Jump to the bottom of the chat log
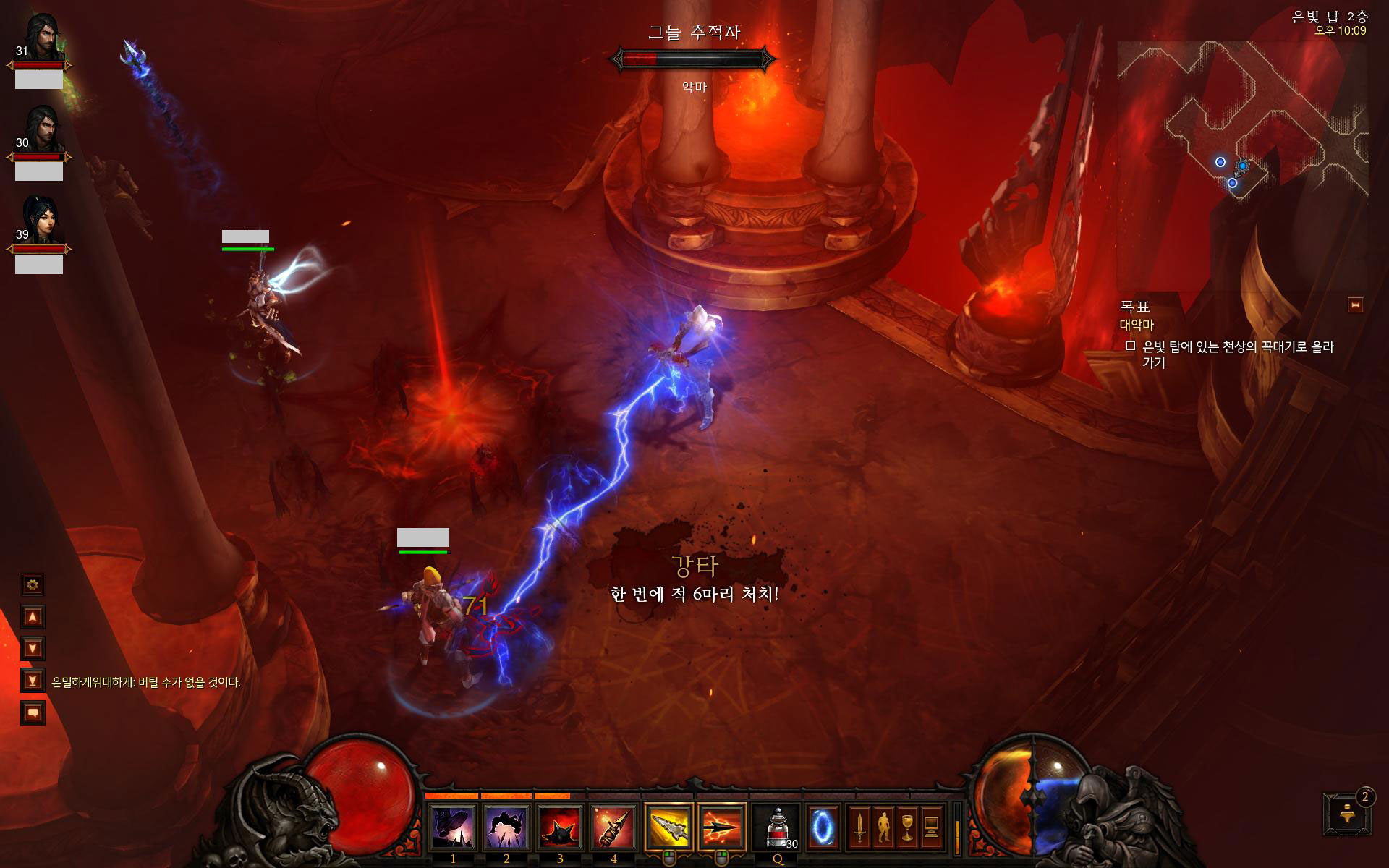This screenshot has height=868, width=1389. coord(33,680)
